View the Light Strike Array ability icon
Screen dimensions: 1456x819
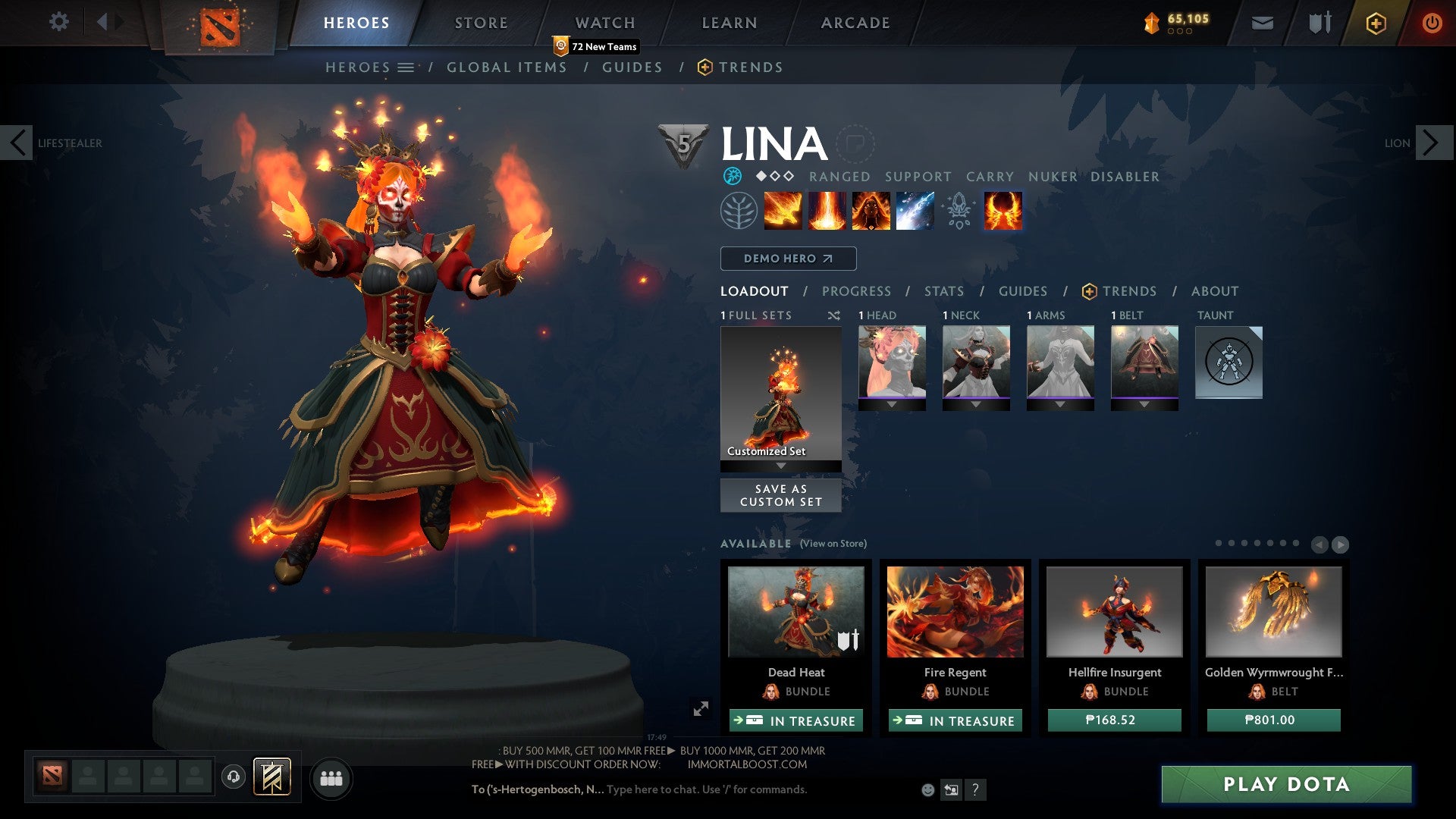[827, 211]
